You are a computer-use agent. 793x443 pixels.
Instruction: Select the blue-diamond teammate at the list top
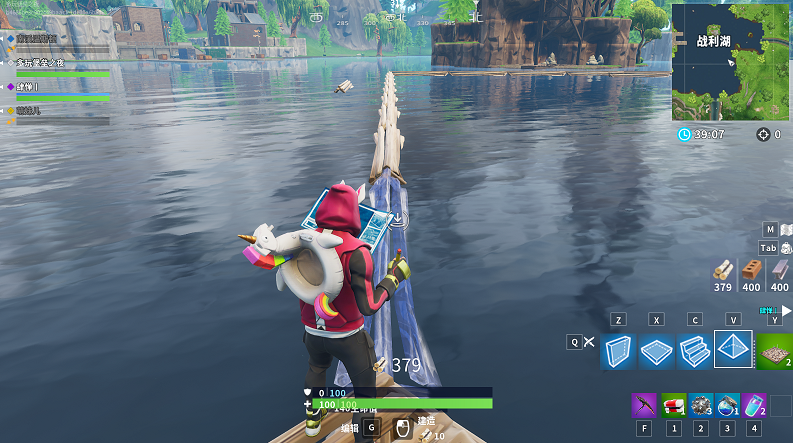(x=60, y=39)
